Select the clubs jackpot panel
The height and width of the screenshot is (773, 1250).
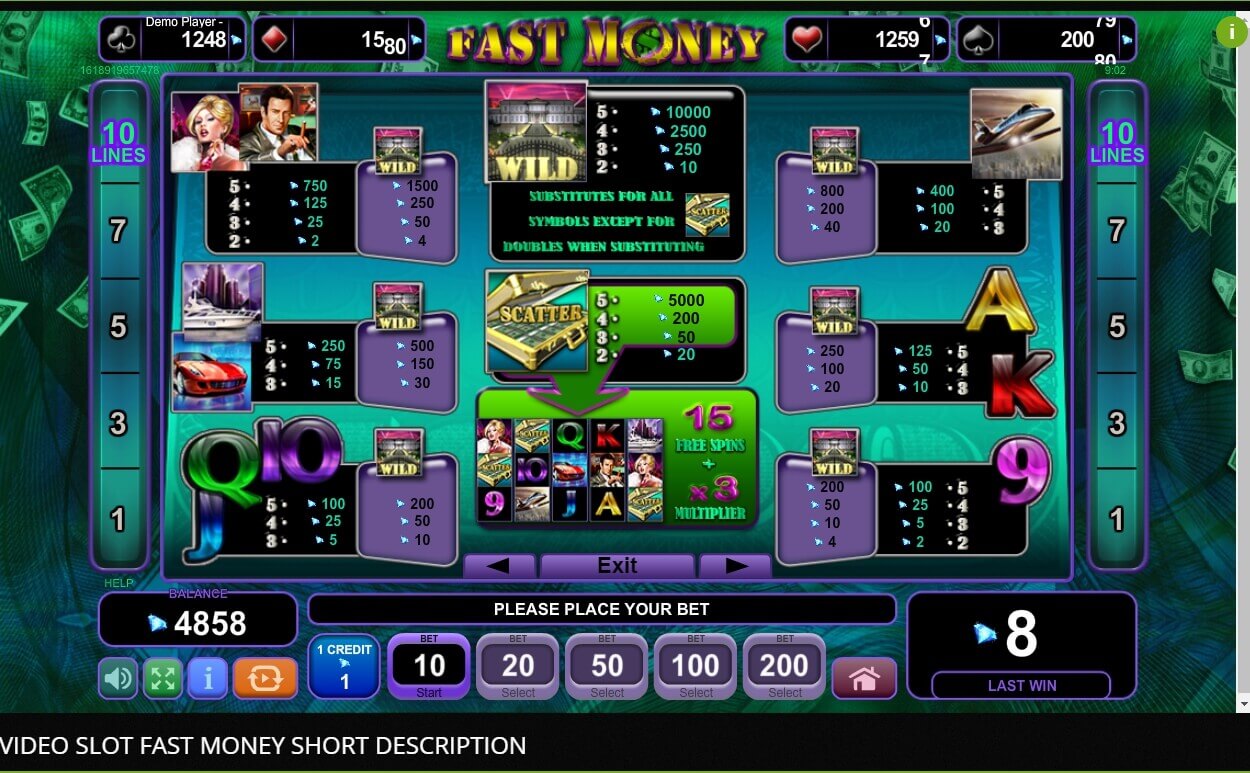(x=172, y=39)
